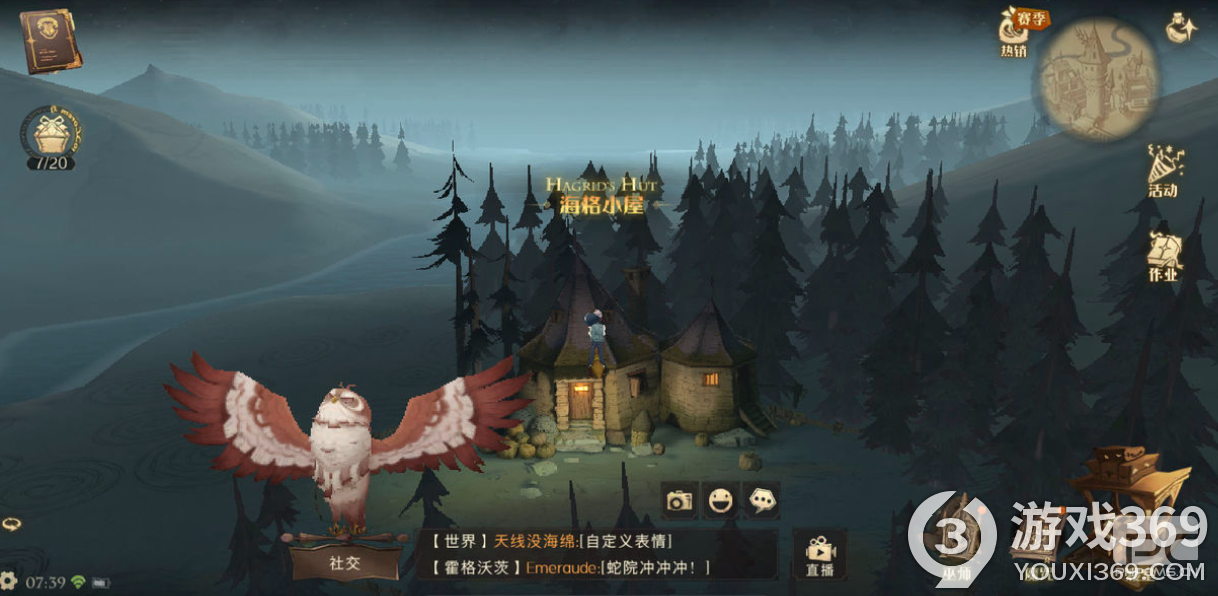This screenshot has height=596, width=1218.
Task: Open the 活动 events menu
Action: [1164, 171]
